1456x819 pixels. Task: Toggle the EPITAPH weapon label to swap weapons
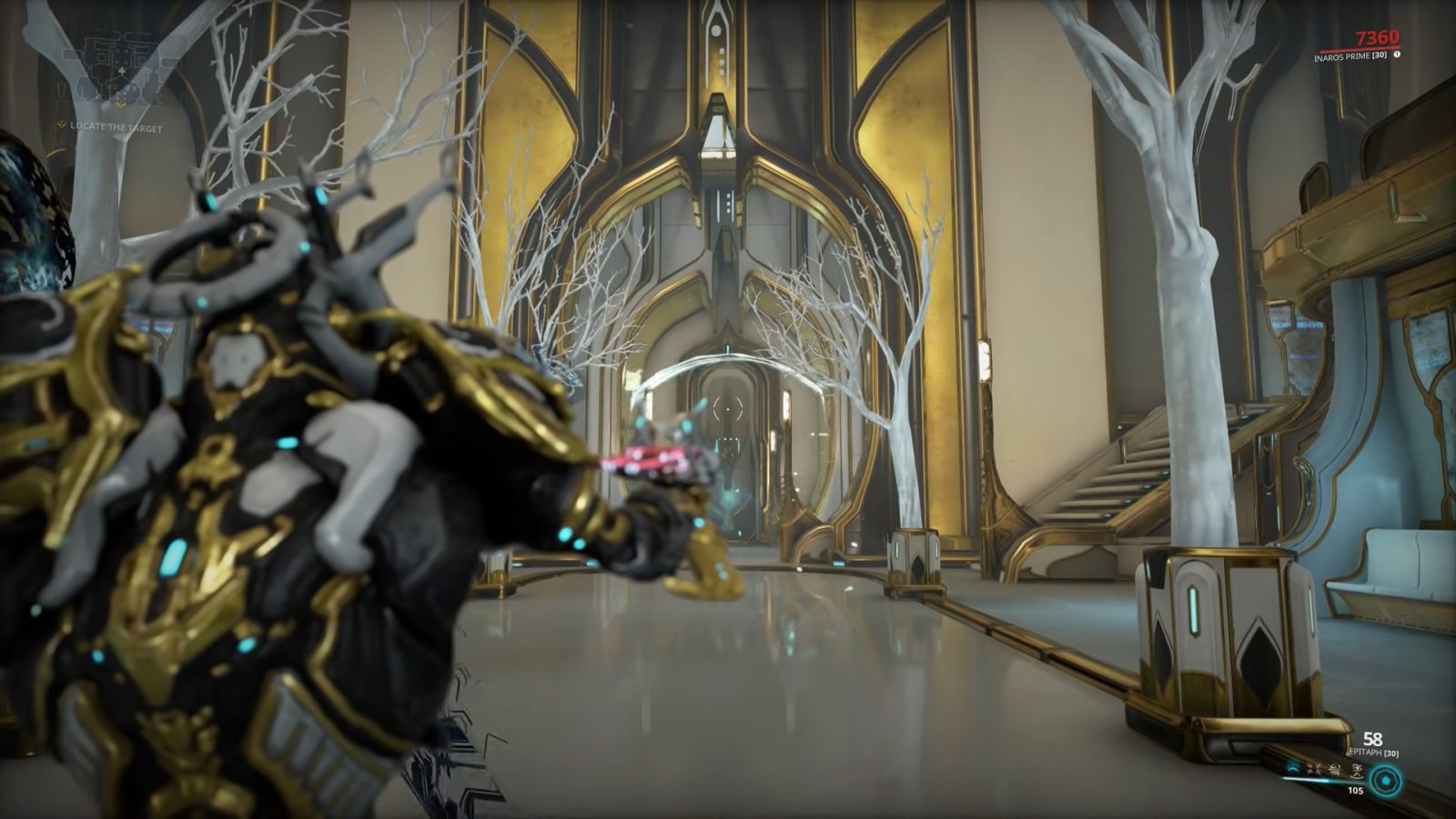(x=1372, y=753)
